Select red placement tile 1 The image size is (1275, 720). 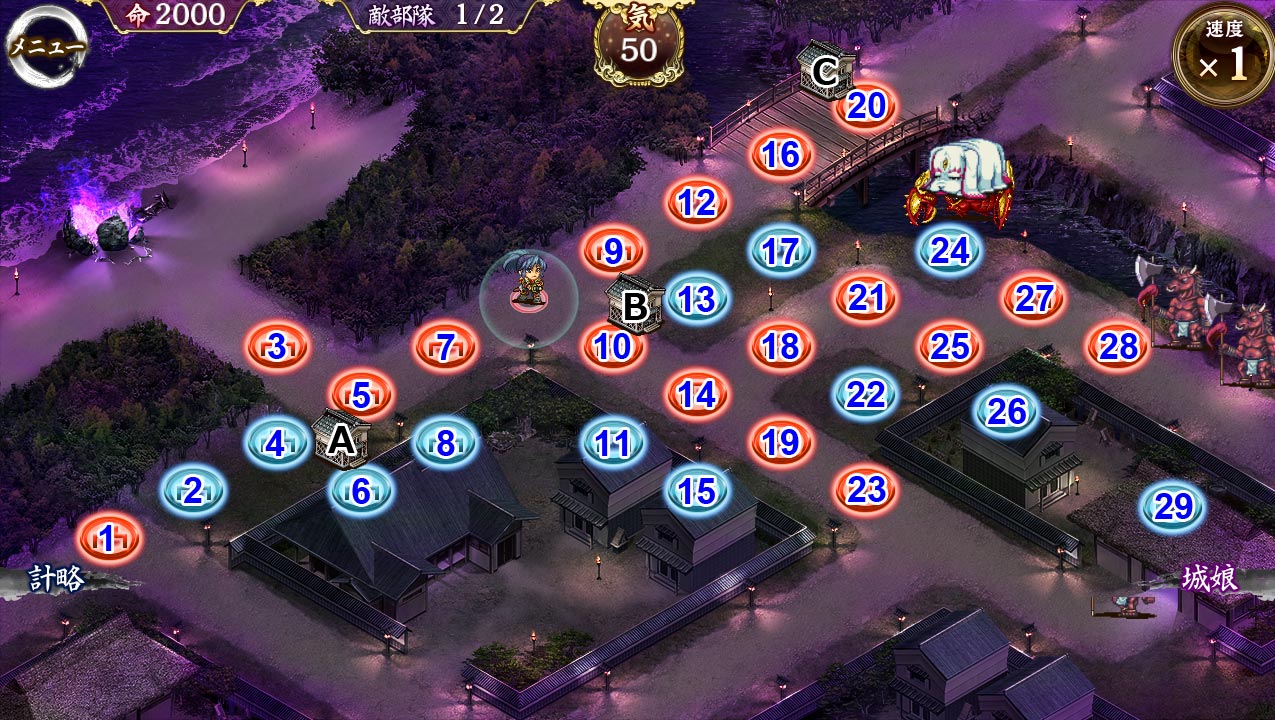108,540
